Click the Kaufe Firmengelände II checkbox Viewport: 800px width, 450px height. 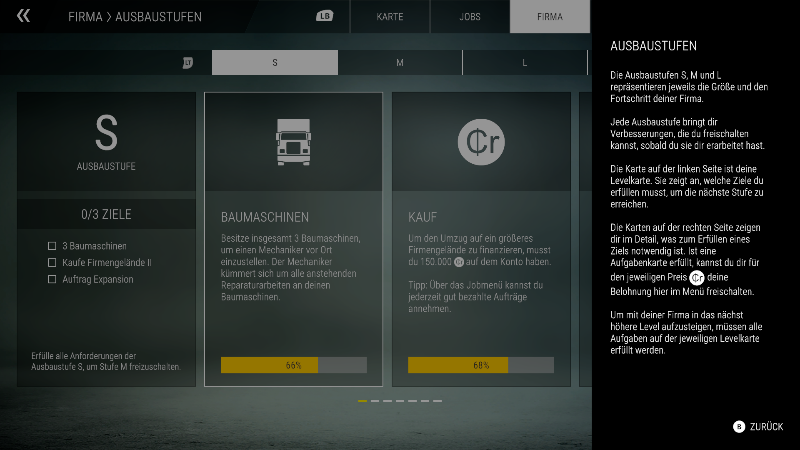(x=52, y=262)
